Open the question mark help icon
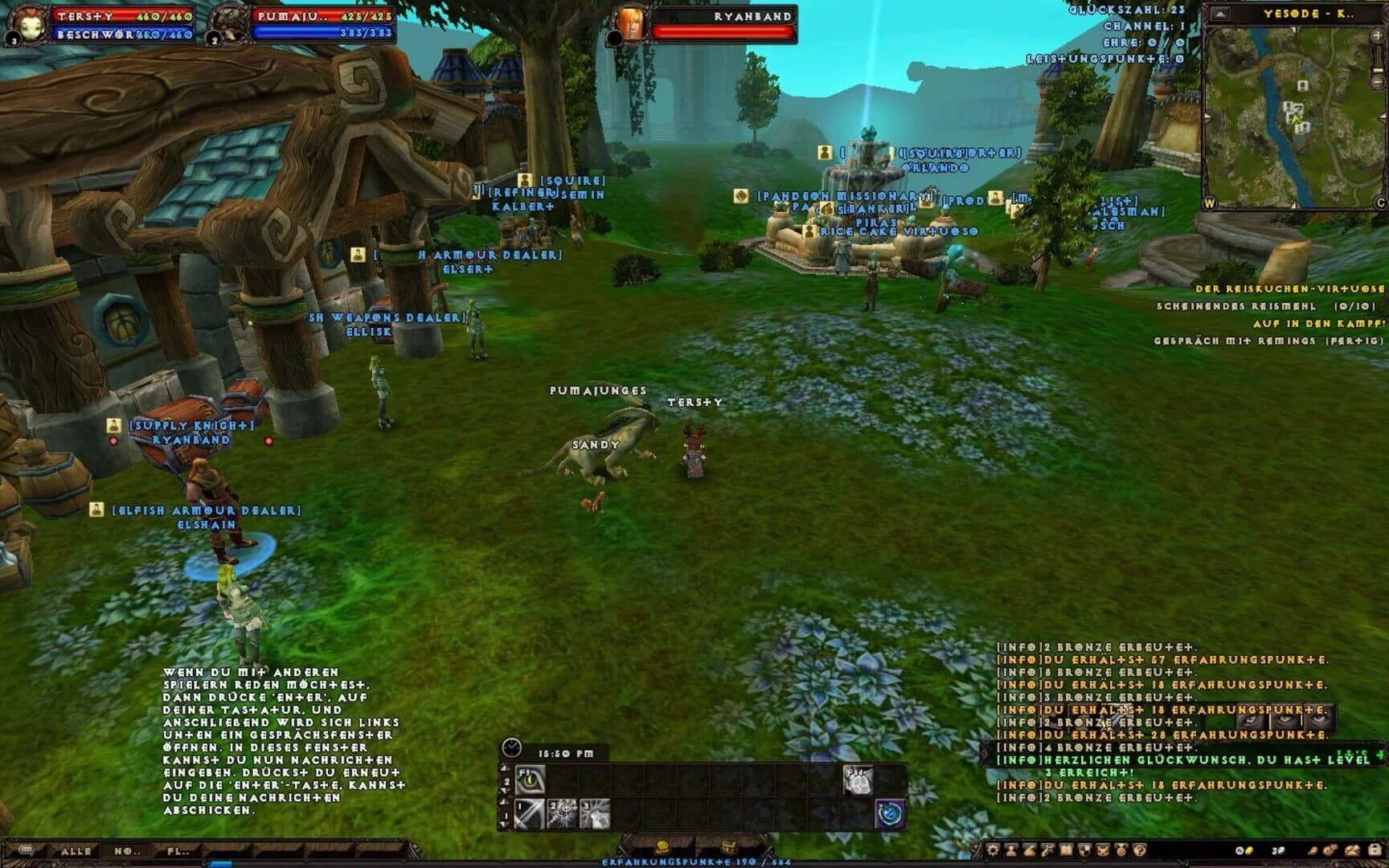This screenshot has height=868, width=1389. coord(1139,850)
